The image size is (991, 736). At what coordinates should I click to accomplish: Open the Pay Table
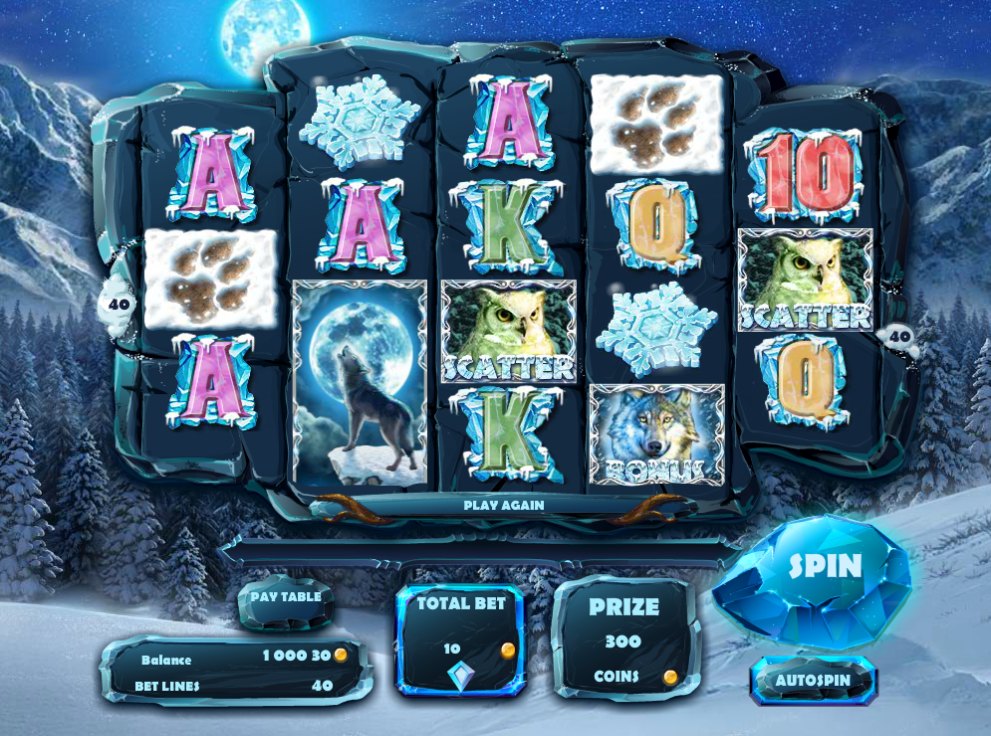point(286,599)
